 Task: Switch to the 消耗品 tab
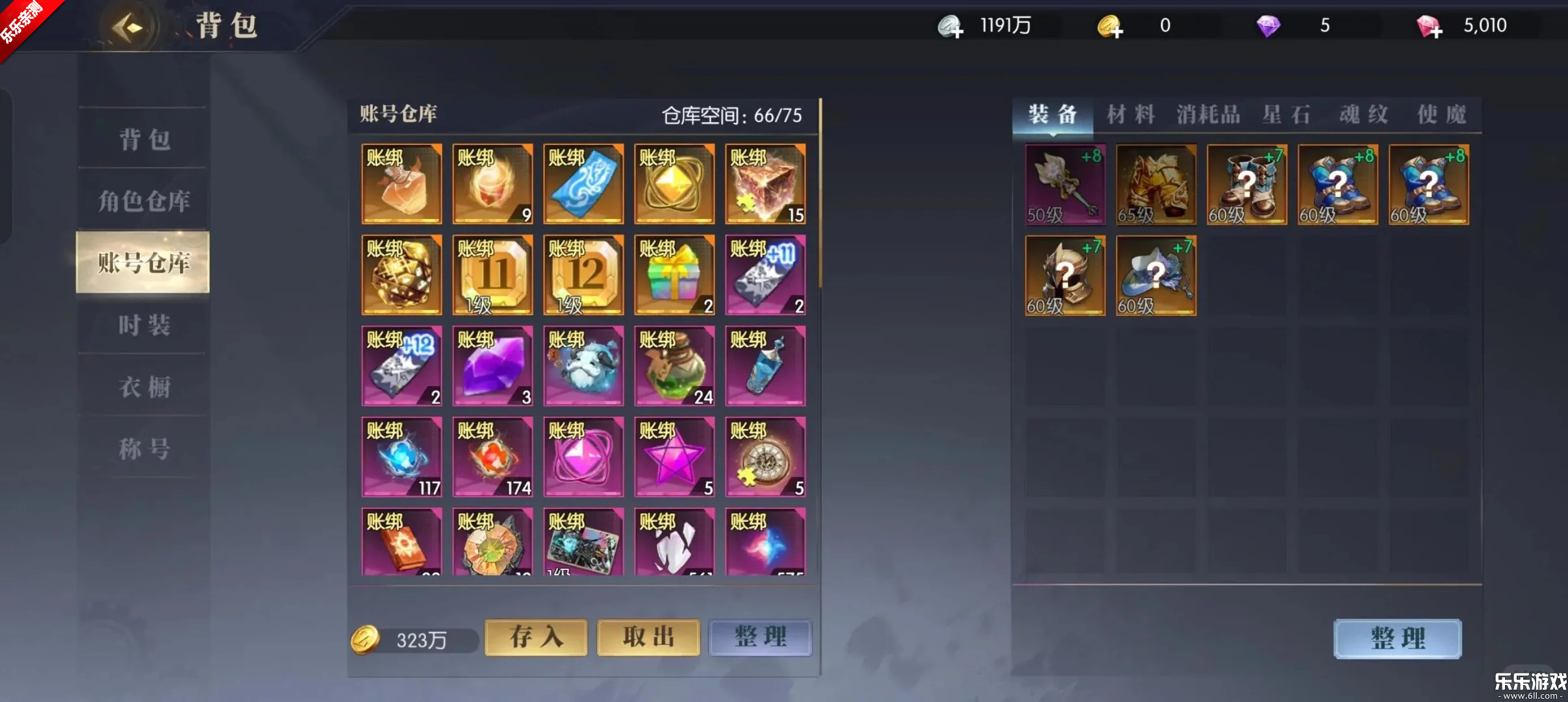[x=1208, y=115]
